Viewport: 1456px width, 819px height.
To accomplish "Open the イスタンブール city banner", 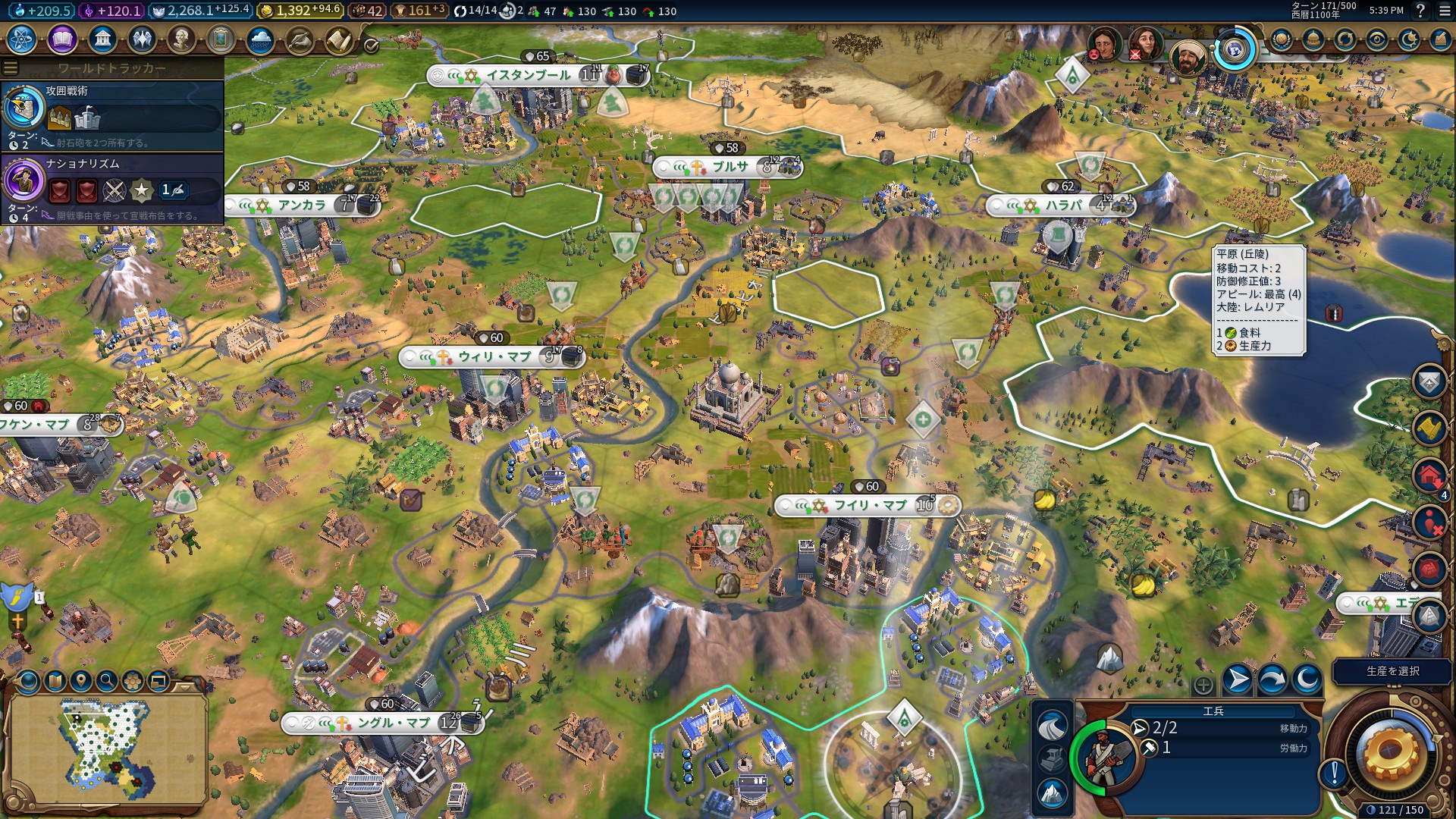I will [x=529, y=75].
